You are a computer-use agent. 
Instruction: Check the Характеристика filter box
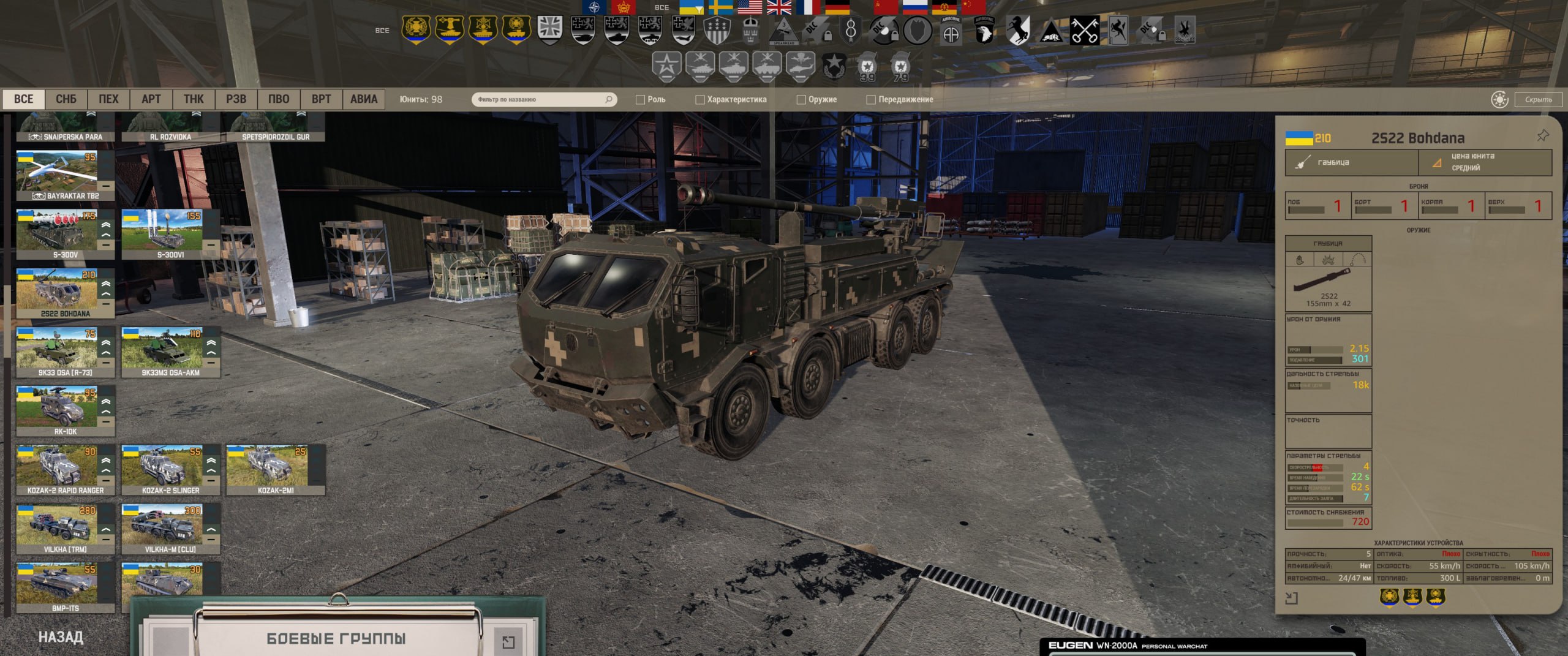point(699,100)
